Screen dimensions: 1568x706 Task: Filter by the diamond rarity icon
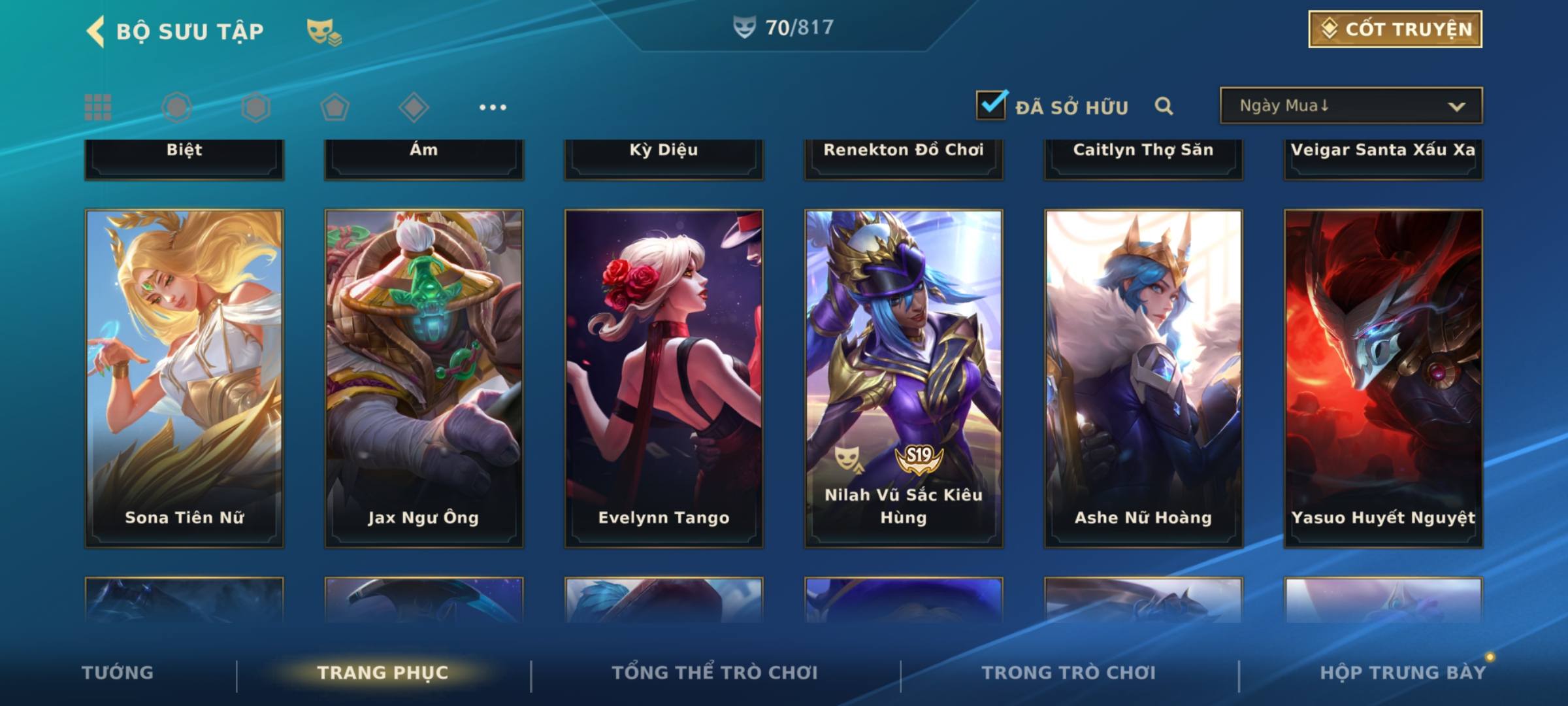click(x=414, y=107)
